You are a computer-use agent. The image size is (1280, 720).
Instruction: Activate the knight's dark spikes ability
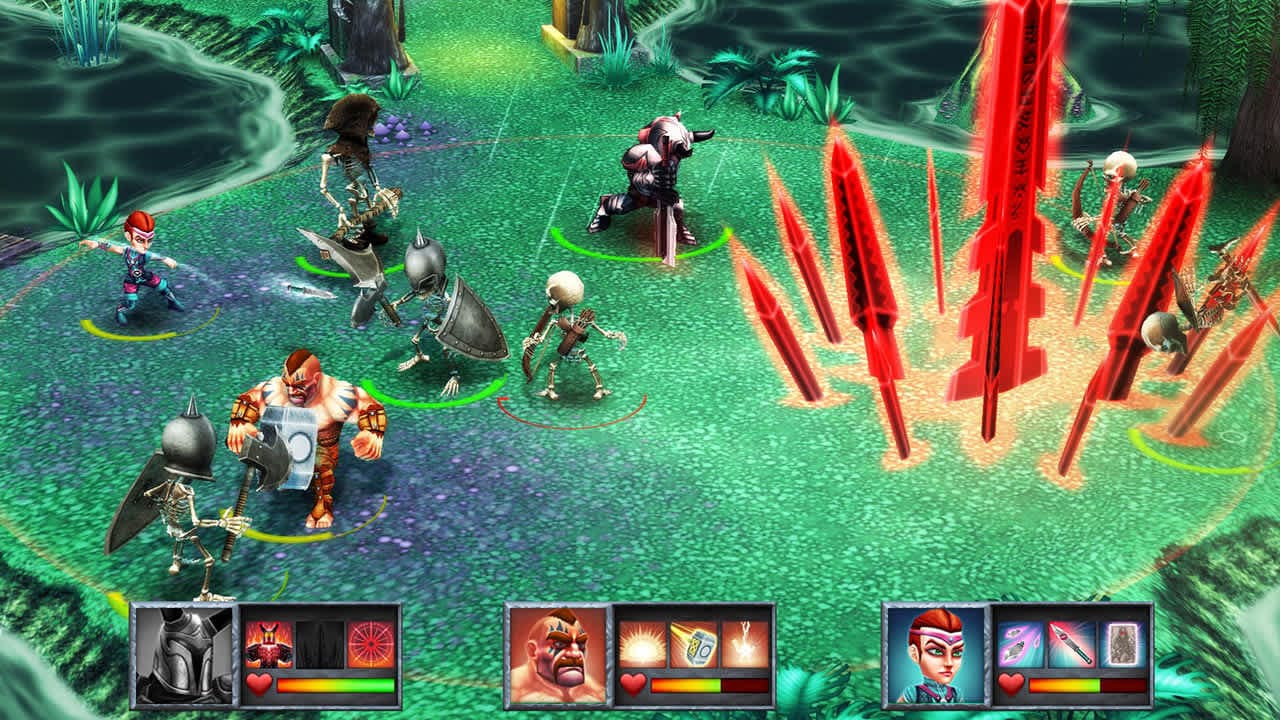point(320,645)
